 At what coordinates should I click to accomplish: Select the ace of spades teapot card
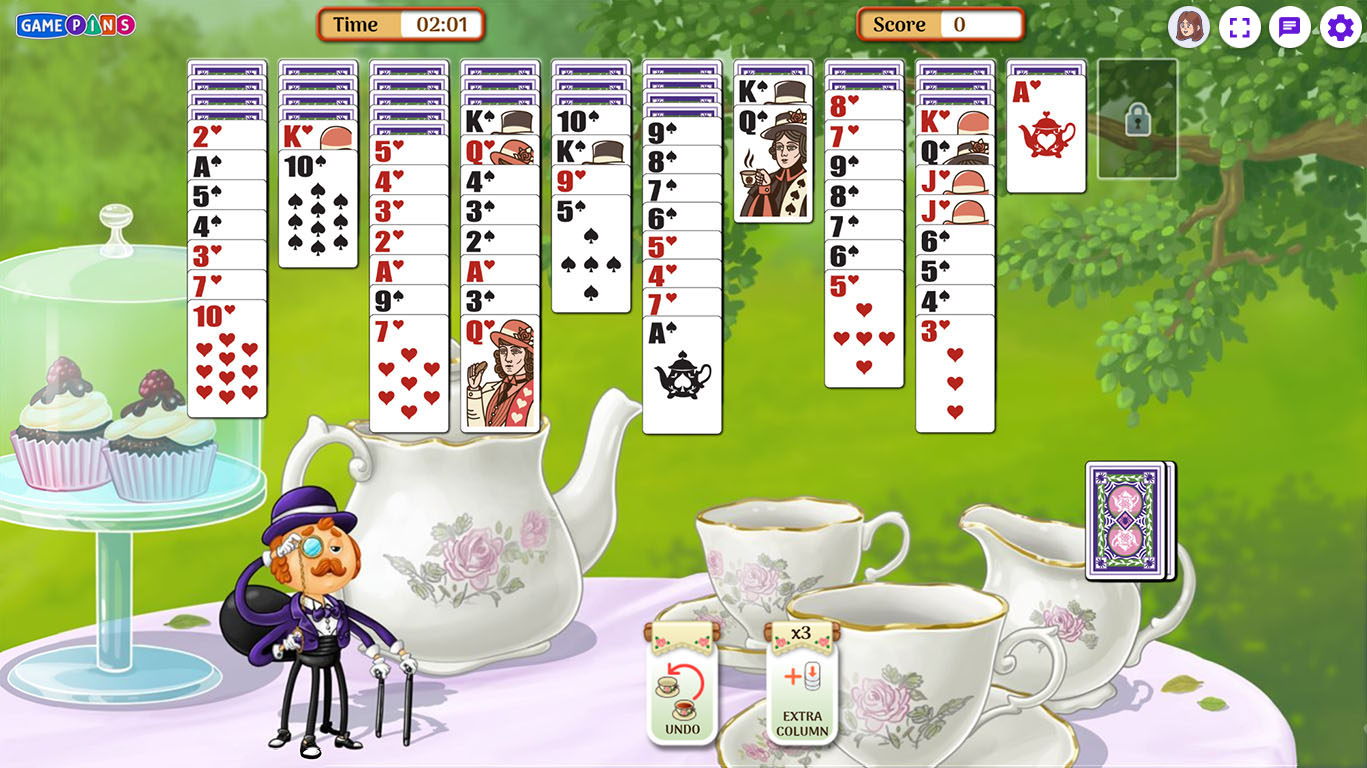(x=682, y=377)
